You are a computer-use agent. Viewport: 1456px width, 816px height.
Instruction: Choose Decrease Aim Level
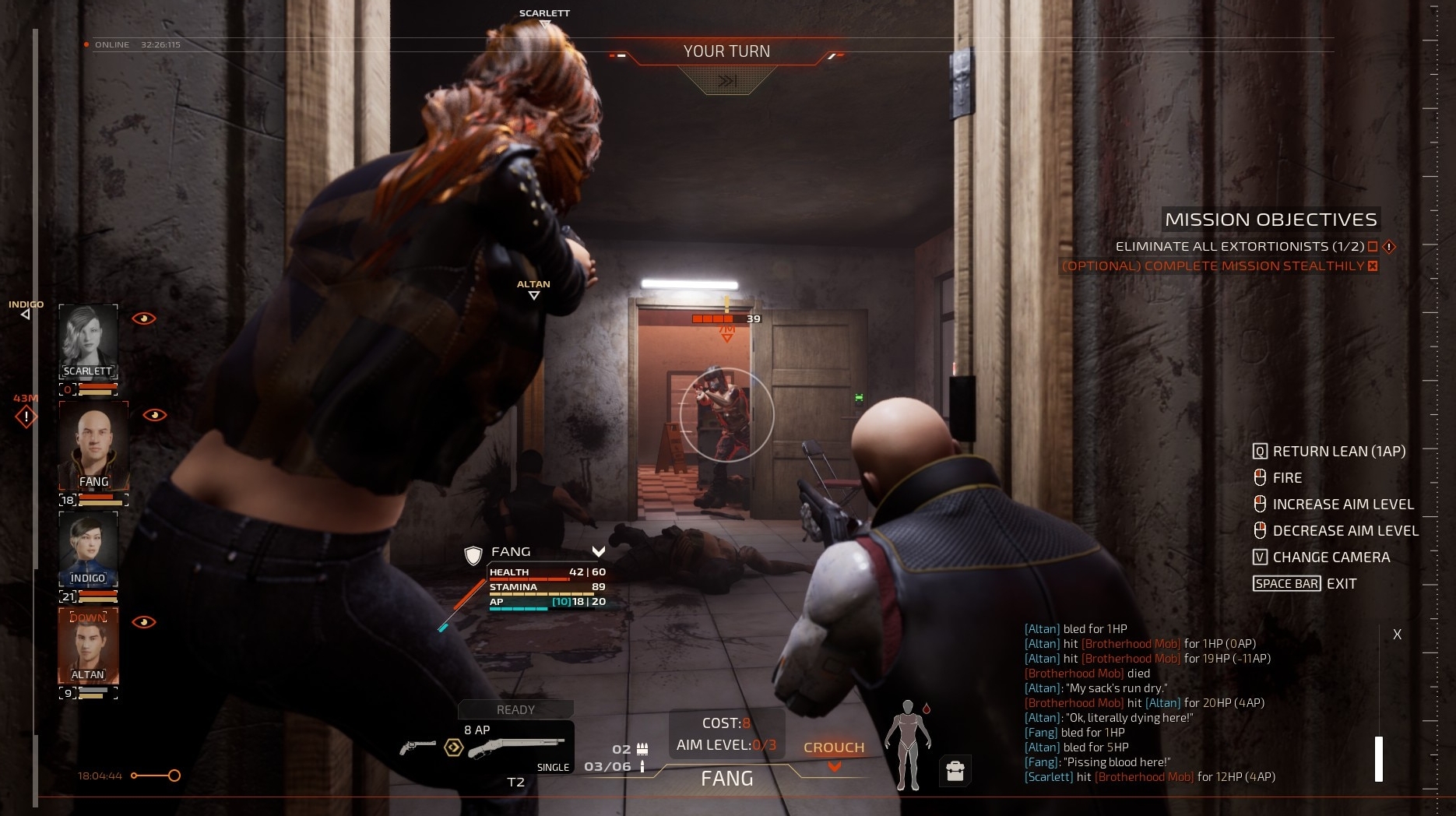pyautogui.click(x=1345, y=530)
